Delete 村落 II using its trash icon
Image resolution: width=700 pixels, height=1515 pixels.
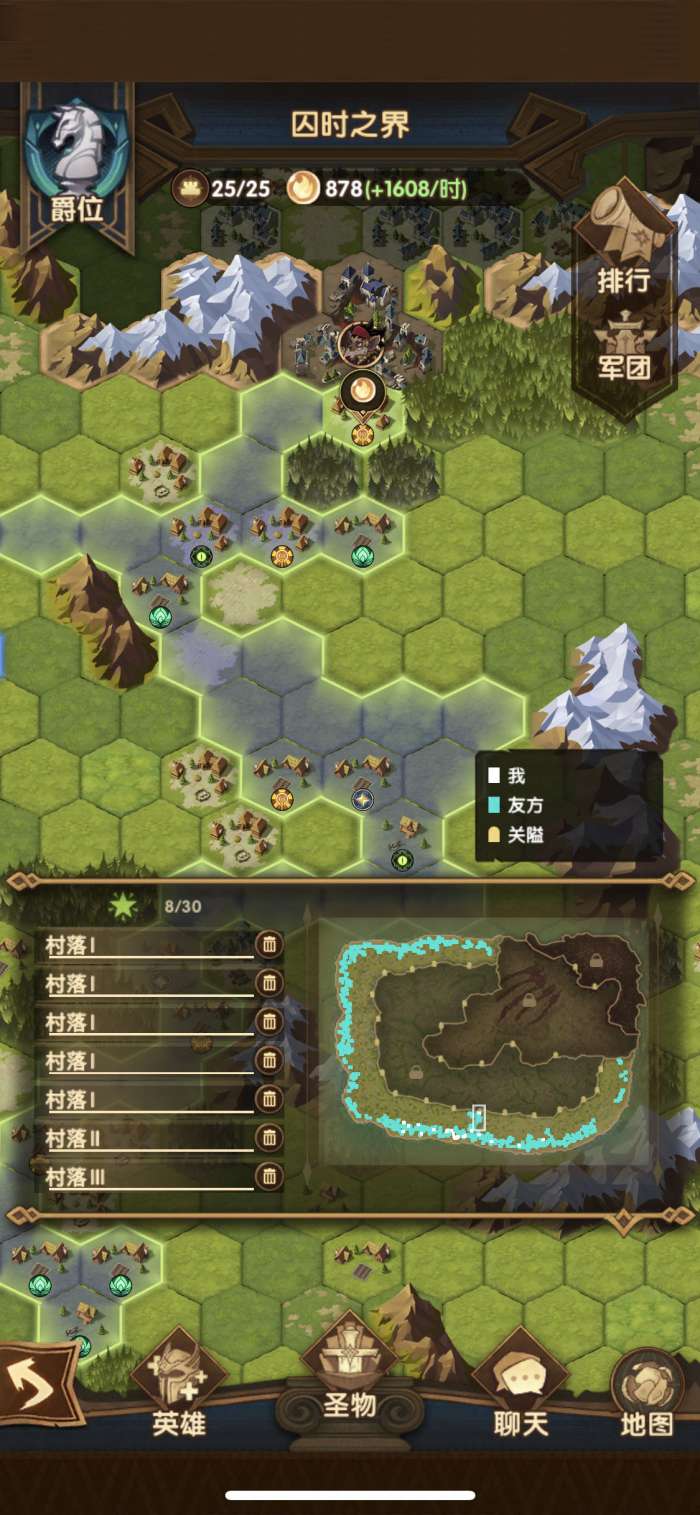pos(268,1137)
